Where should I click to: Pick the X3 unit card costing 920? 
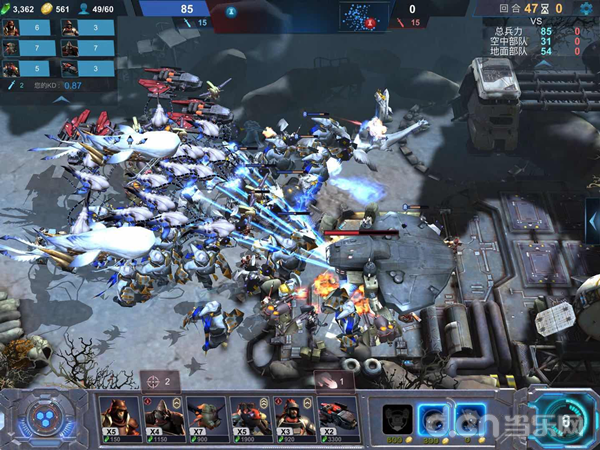[293, 419]
